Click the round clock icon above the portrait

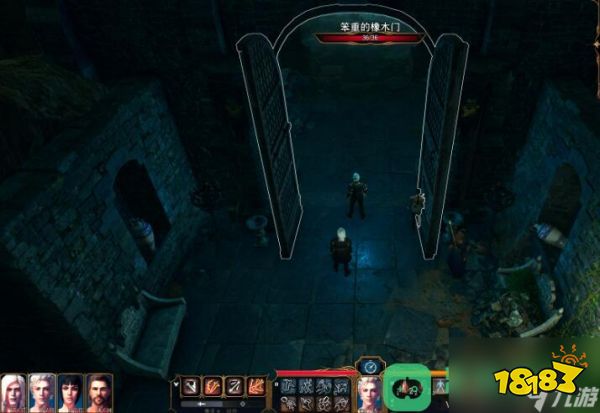click(369, 367)
